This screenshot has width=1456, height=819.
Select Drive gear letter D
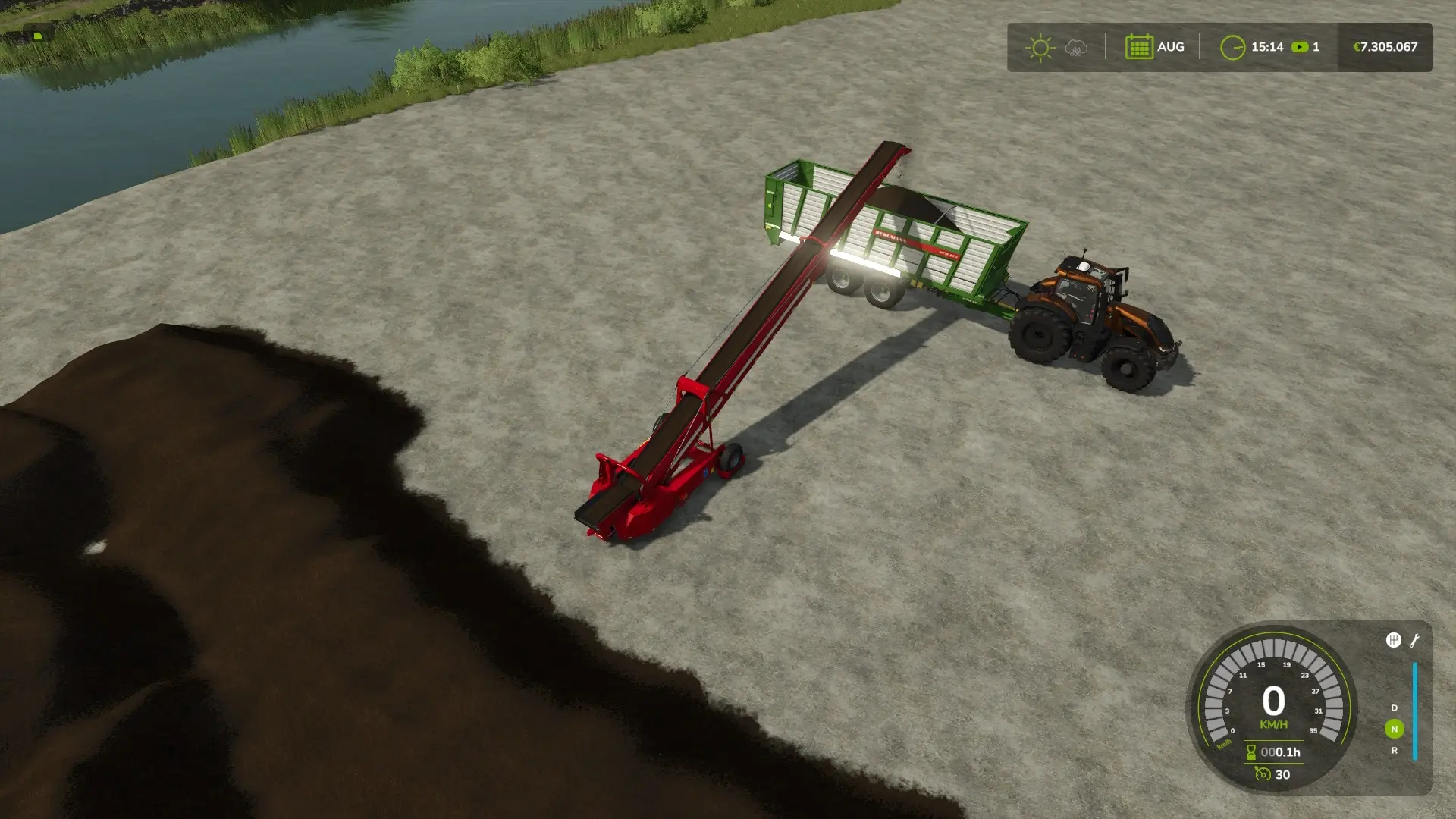coord(1394,708)
